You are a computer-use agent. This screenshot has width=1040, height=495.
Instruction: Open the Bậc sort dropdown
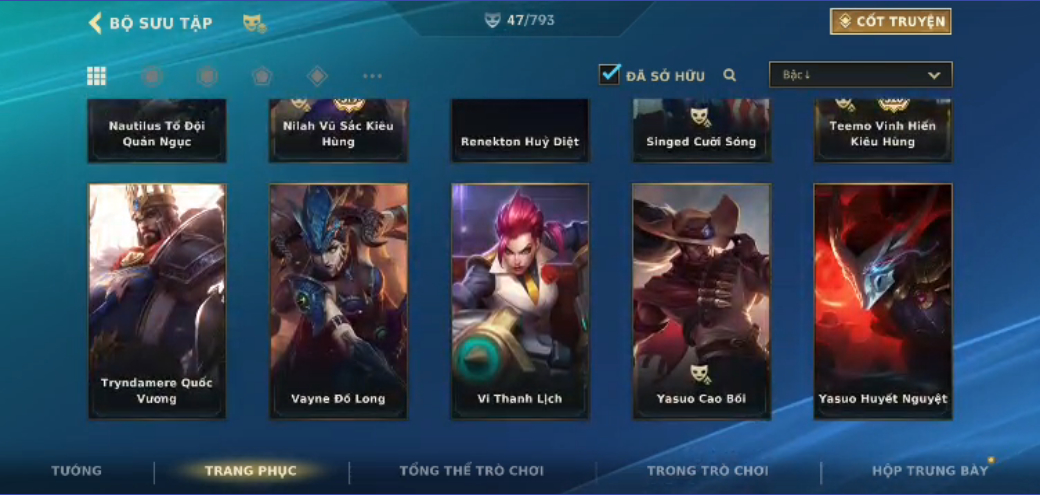point(860,75)
